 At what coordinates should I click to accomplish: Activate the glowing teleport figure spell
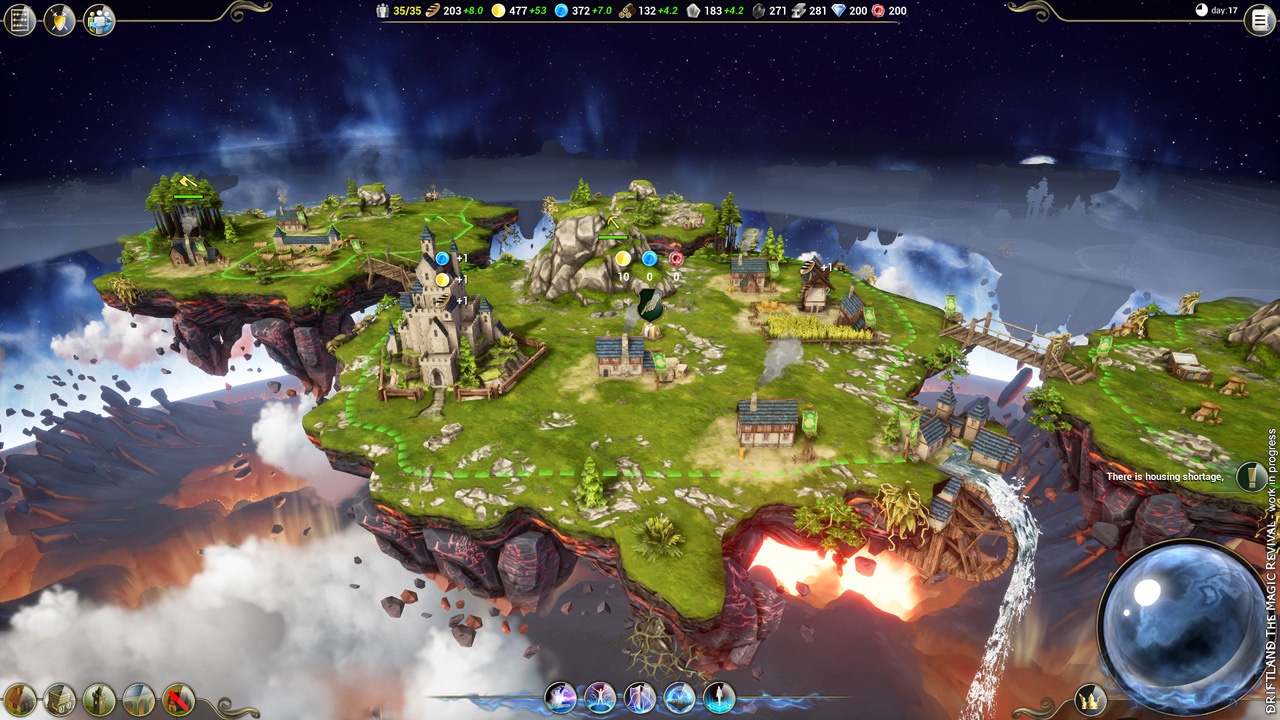click(719, 697)
